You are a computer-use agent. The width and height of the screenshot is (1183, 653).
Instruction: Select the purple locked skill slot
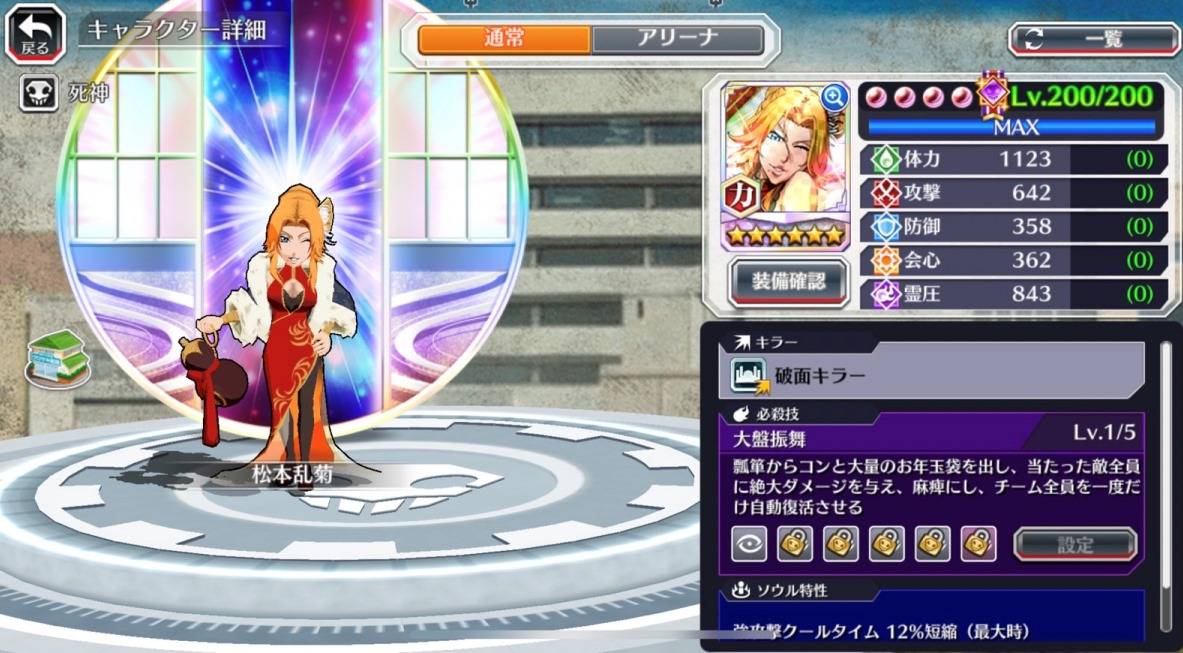[x=978, y=543]
